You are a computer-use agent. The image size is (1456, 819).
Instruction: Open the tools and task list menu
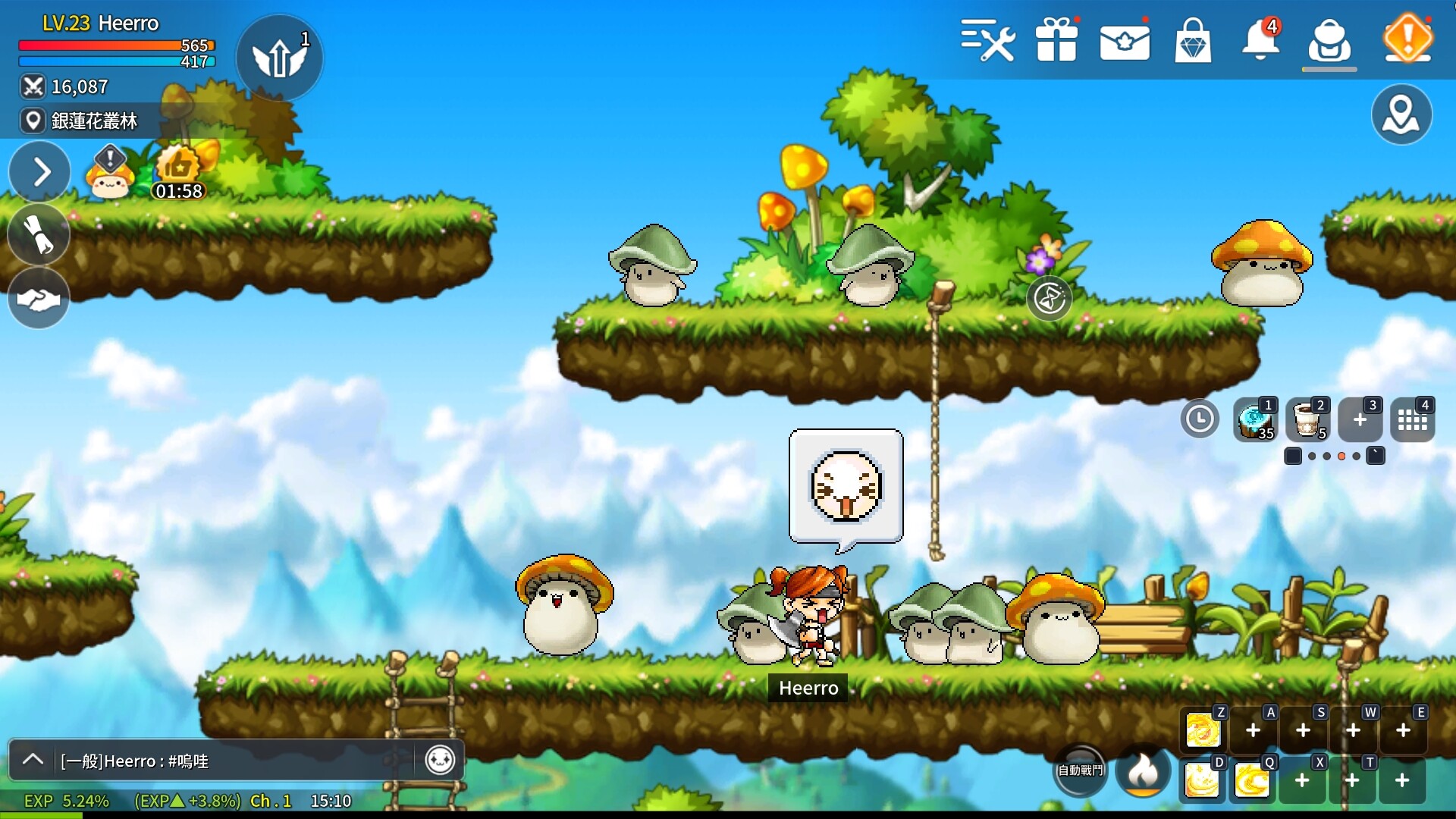(x=987, y=39)
